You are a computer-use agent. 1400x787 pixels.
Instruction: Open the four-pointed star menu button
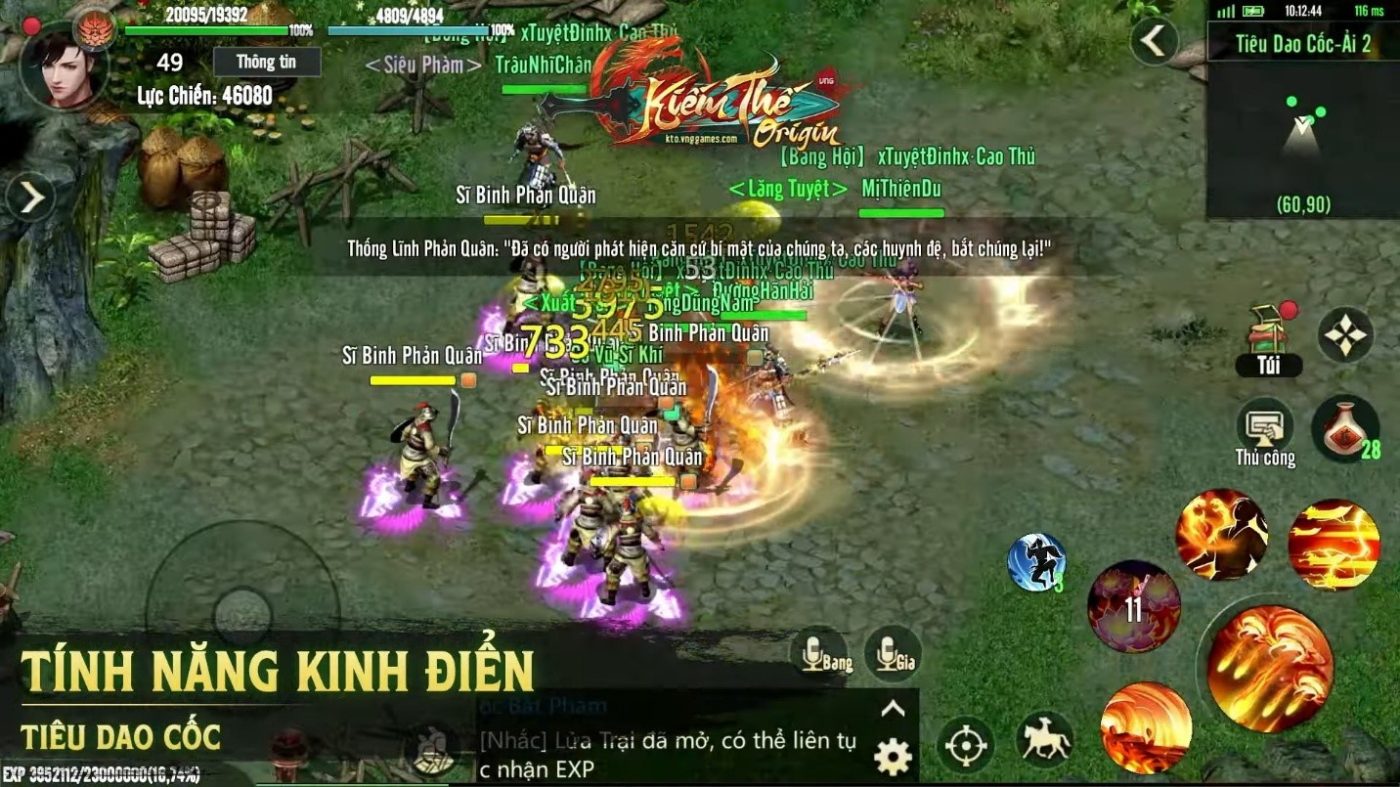[1345, 335]
